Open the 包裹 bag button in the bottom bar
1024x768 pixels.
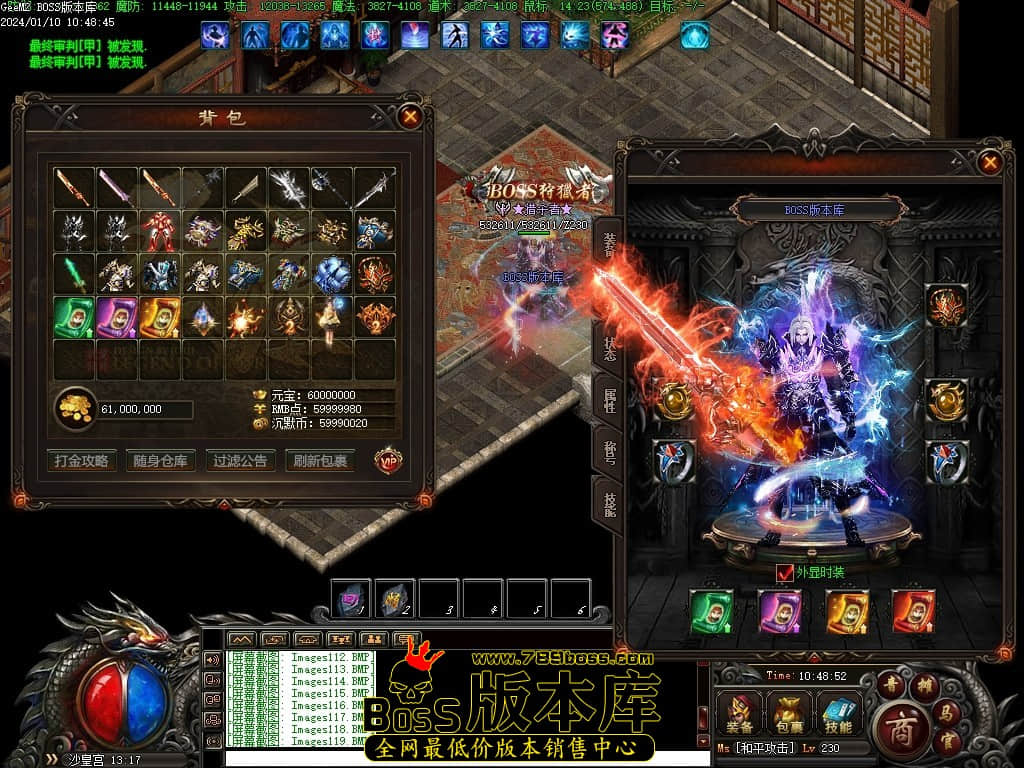click(789, 714)
